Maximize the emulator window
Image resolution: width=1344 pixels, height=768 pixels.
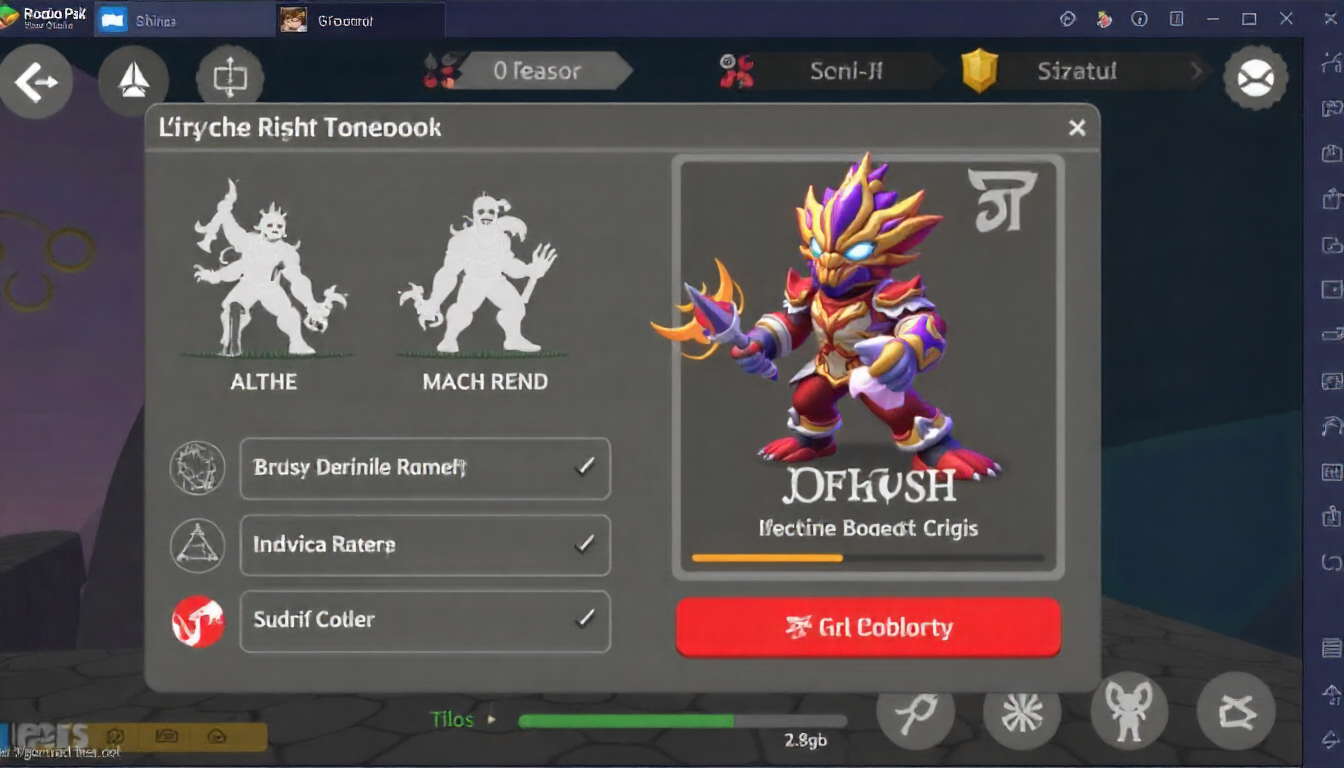click(x=1249, y=19)
